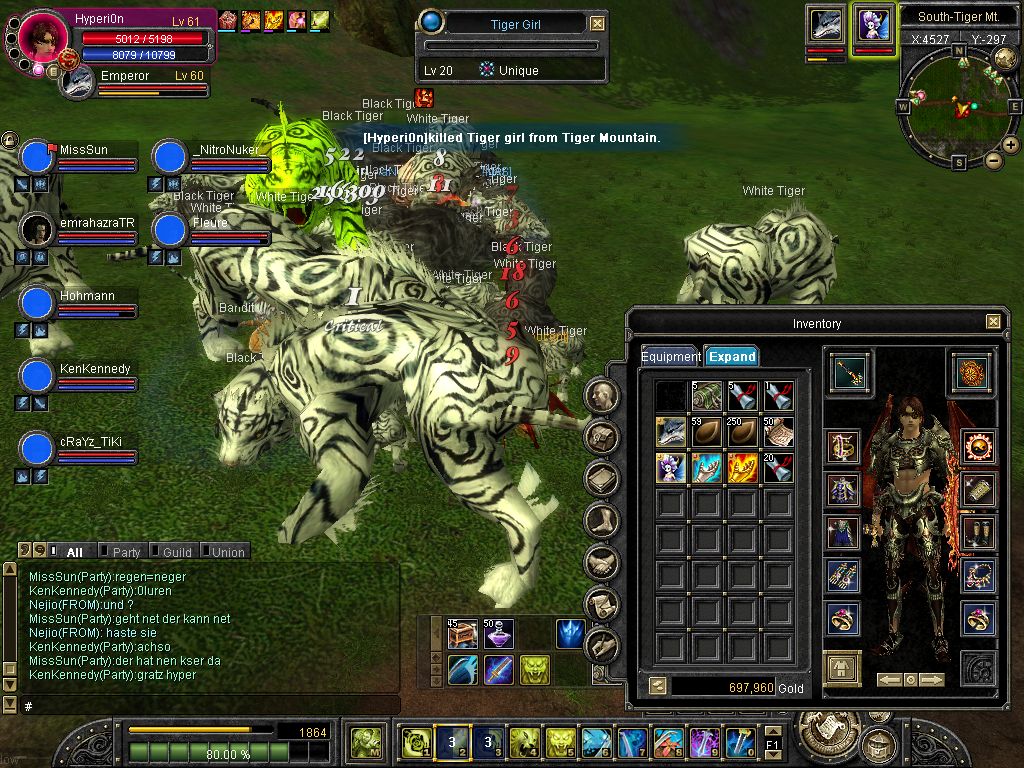This screenshot has height=768, width=1024.
Task: Open the Party chat tab
Action: (126, 551)
